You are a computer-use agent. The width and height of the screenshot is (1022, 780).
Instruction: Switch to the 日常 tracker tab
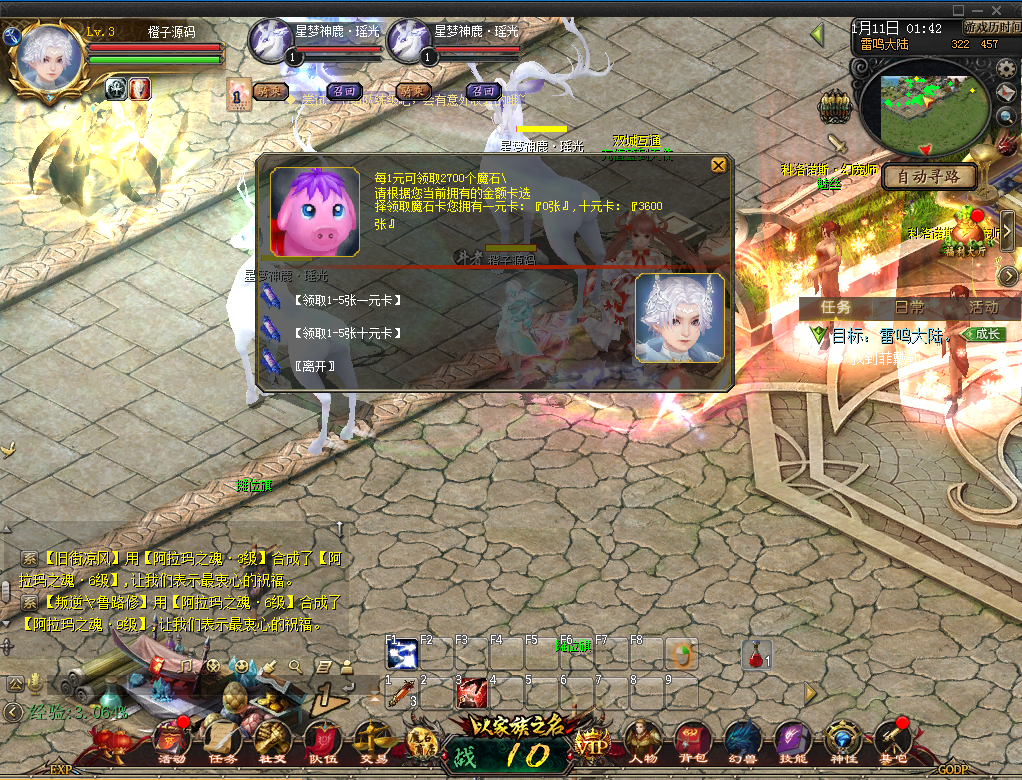(909, 308)
